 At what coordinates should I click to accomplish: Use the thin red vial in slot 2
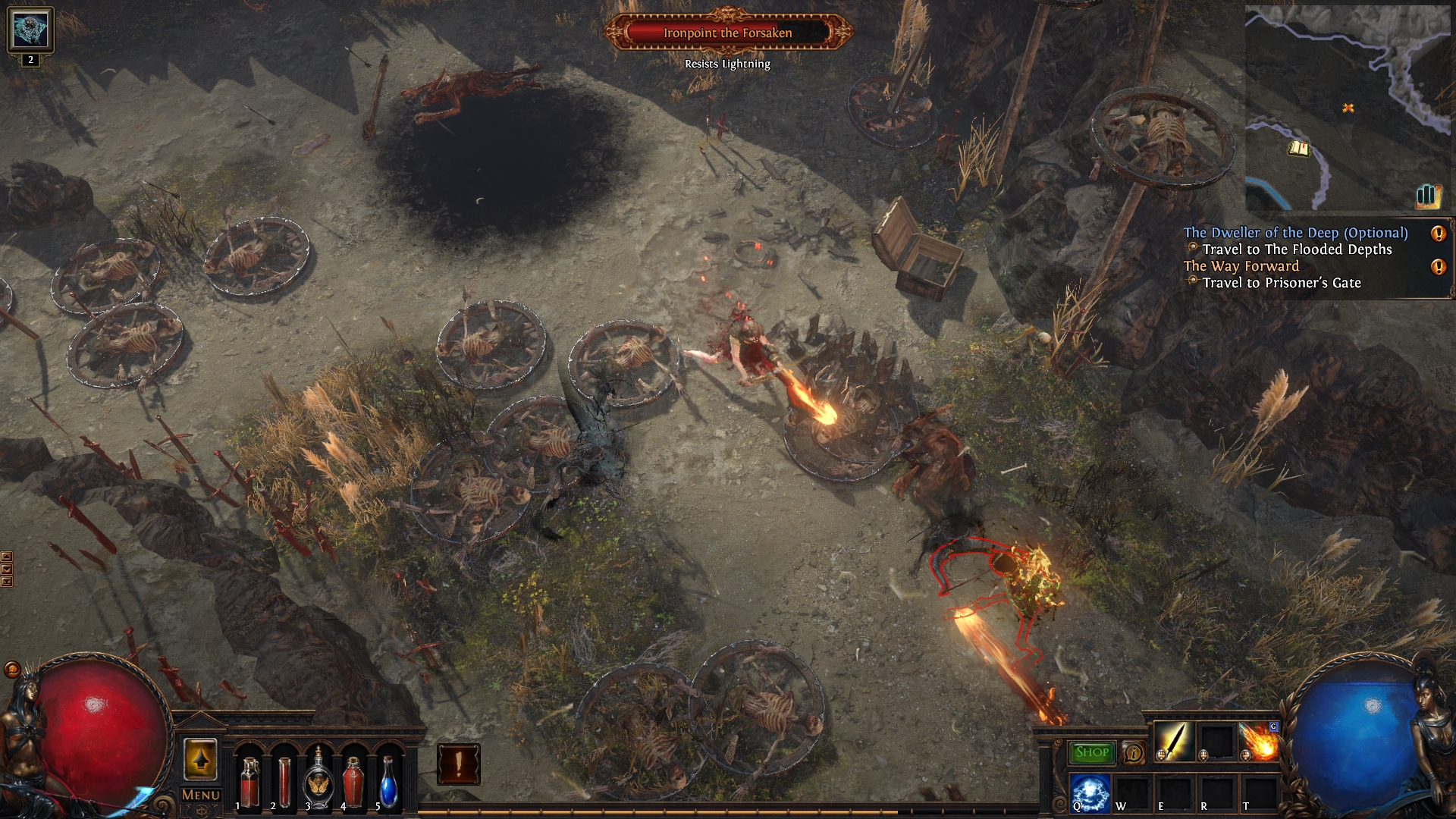(284, 781)
